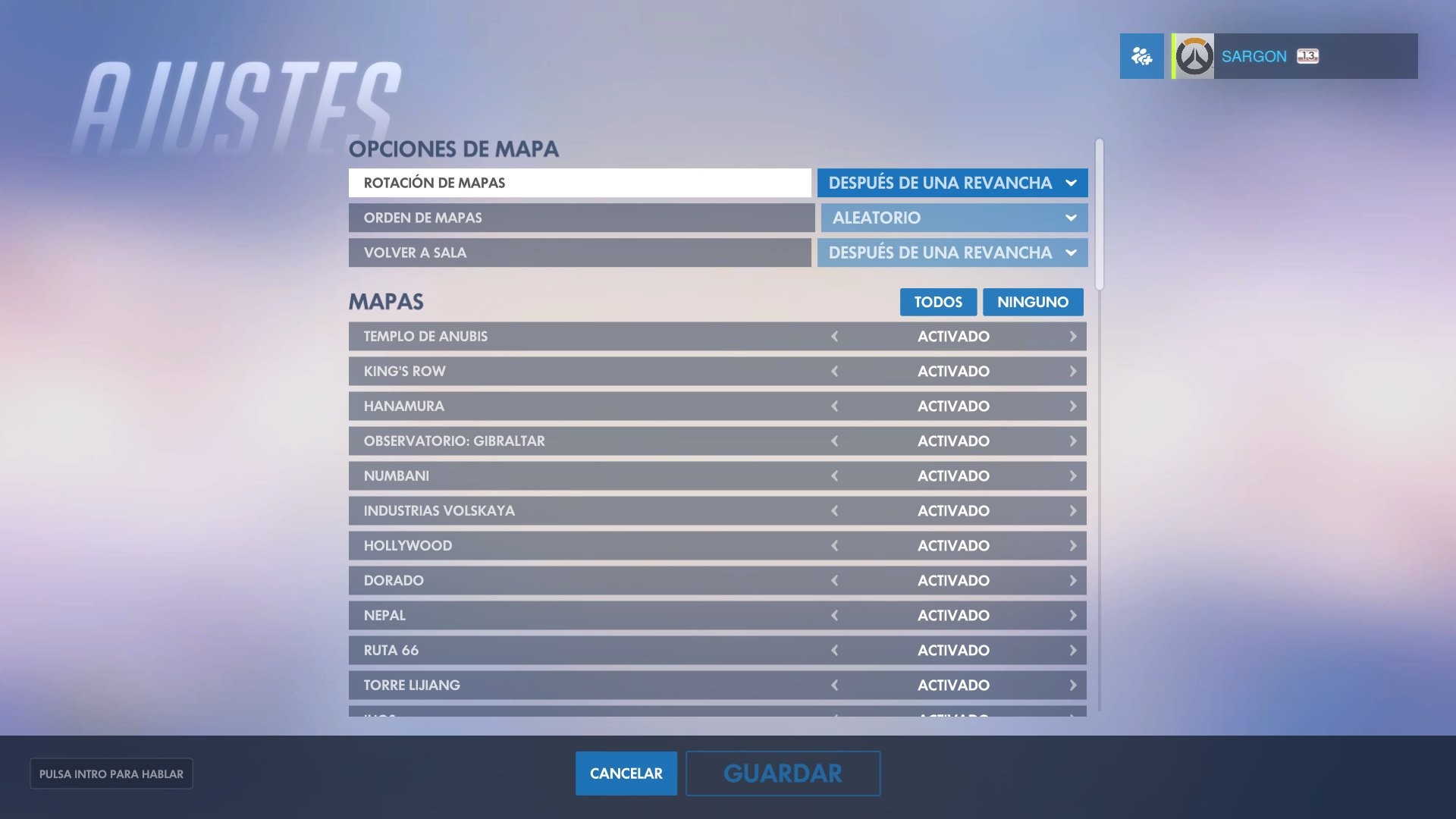The width and height of the screenshot is (1456, 819).
Task: Click the highlighted ROTACIÓN DE MAPAS field
Action: point(579,183)
